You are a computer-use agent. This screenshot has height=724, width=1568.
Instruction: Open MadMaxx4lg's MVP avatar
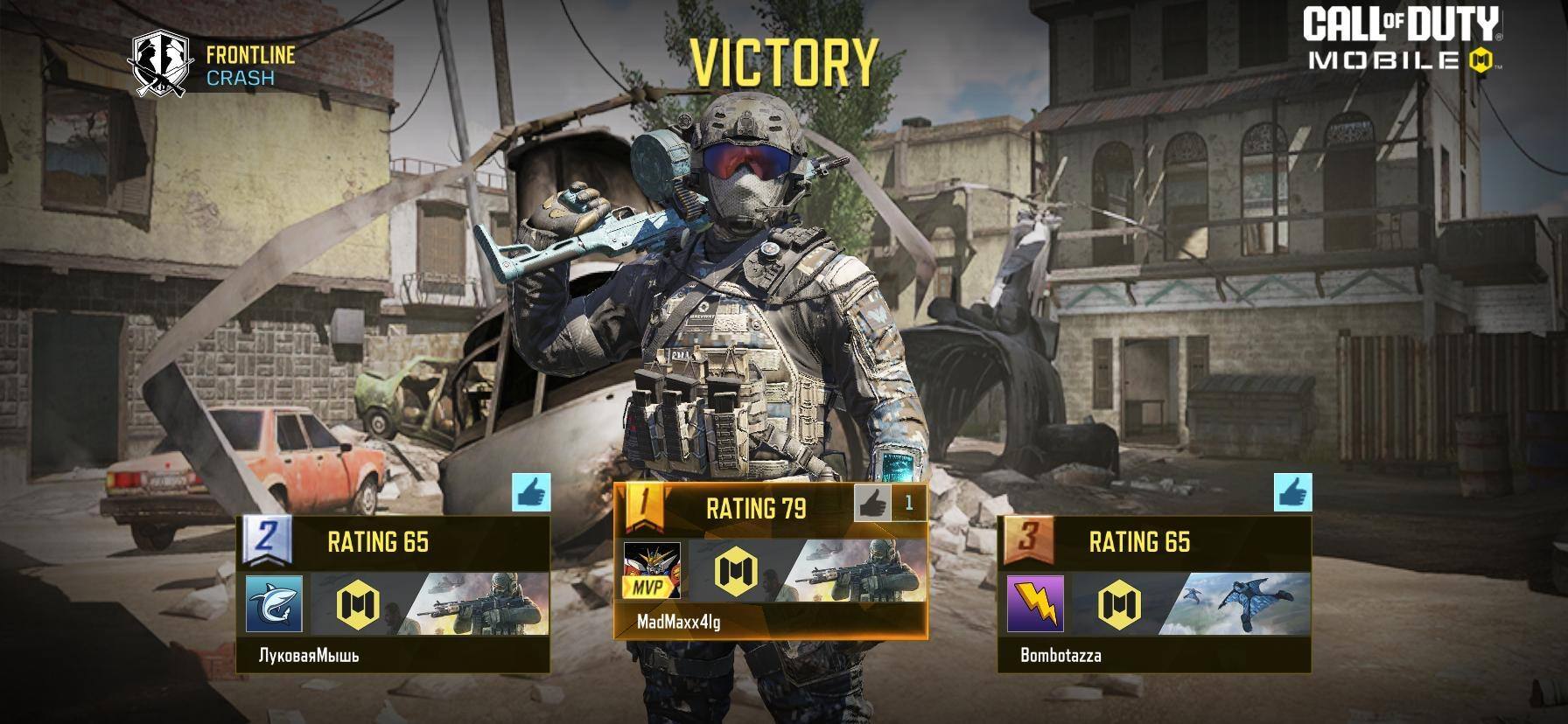click(x=651, y=570)
